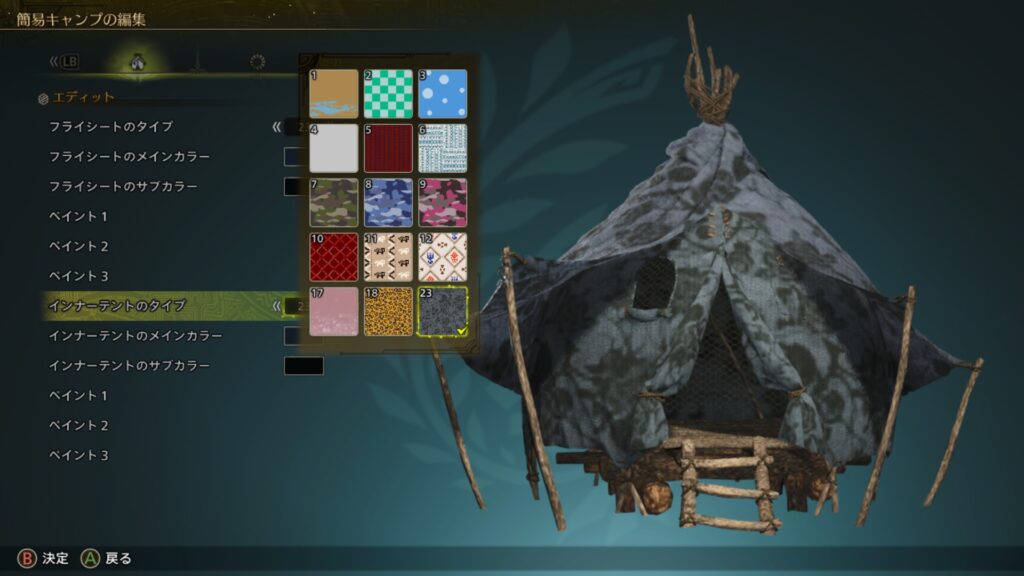Screen dimensions: 1024x576
Task: Open the インナーテントのサブカラー black swatch
Action: point(303,366)
